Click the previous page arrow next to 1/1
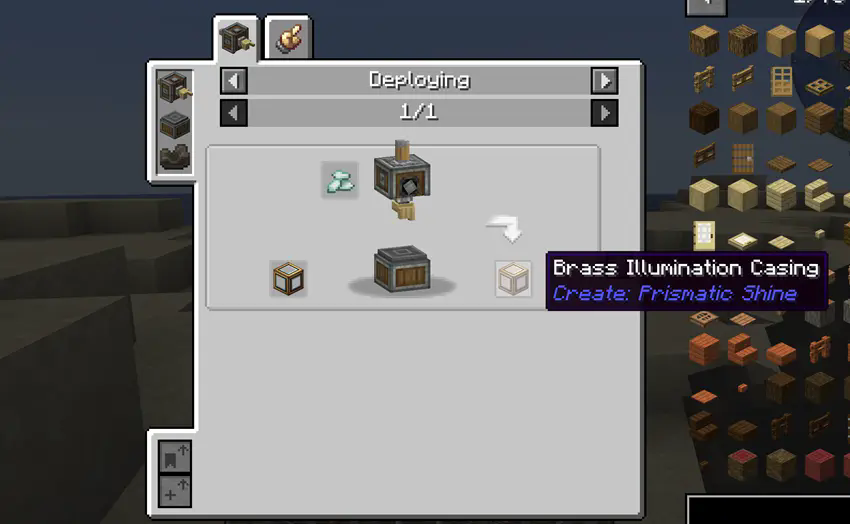This screenshot has width=850, height=524. tap(233, 112)
